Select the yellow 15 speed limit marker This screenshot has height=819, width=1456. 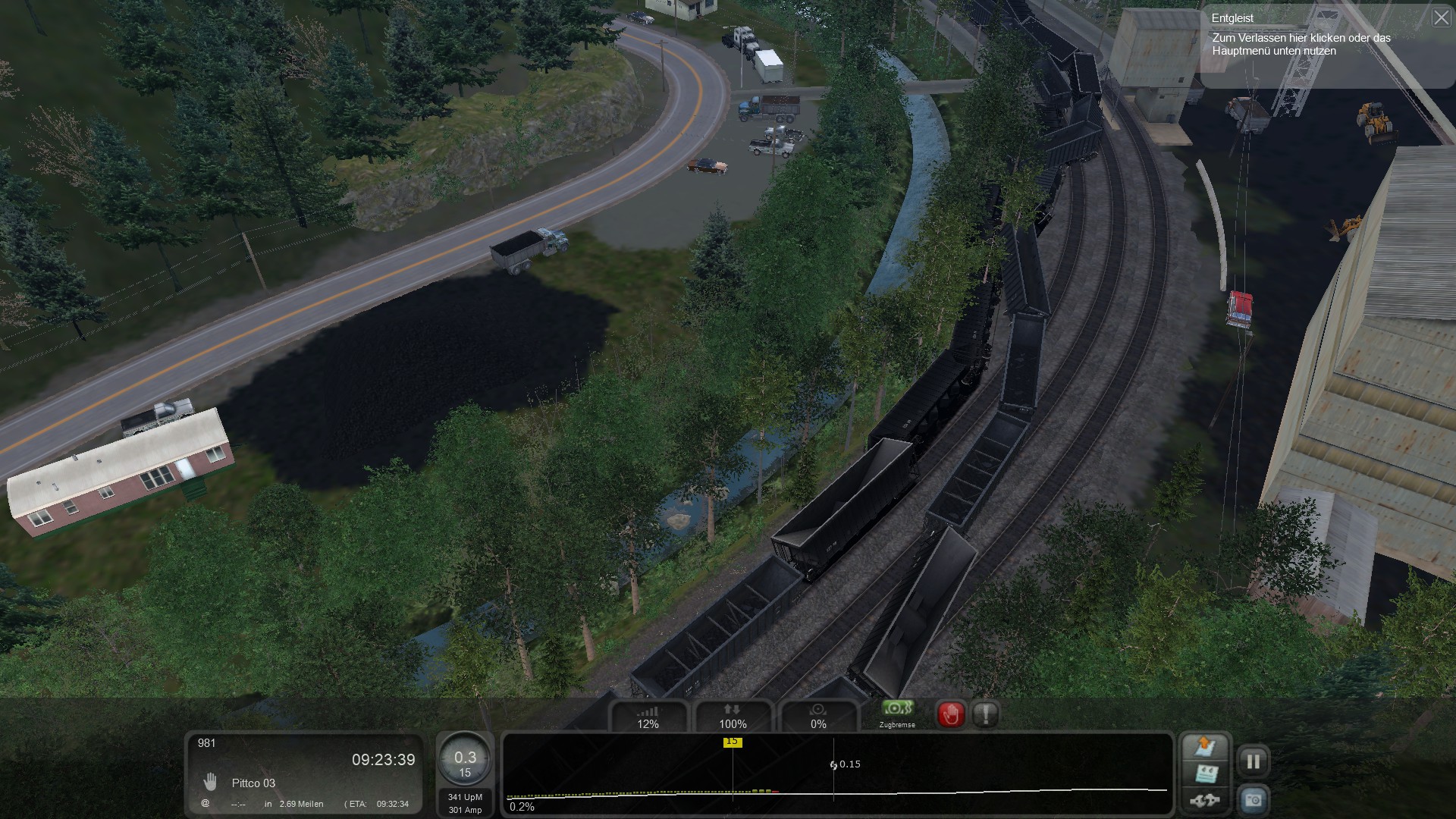coord(732,742)
